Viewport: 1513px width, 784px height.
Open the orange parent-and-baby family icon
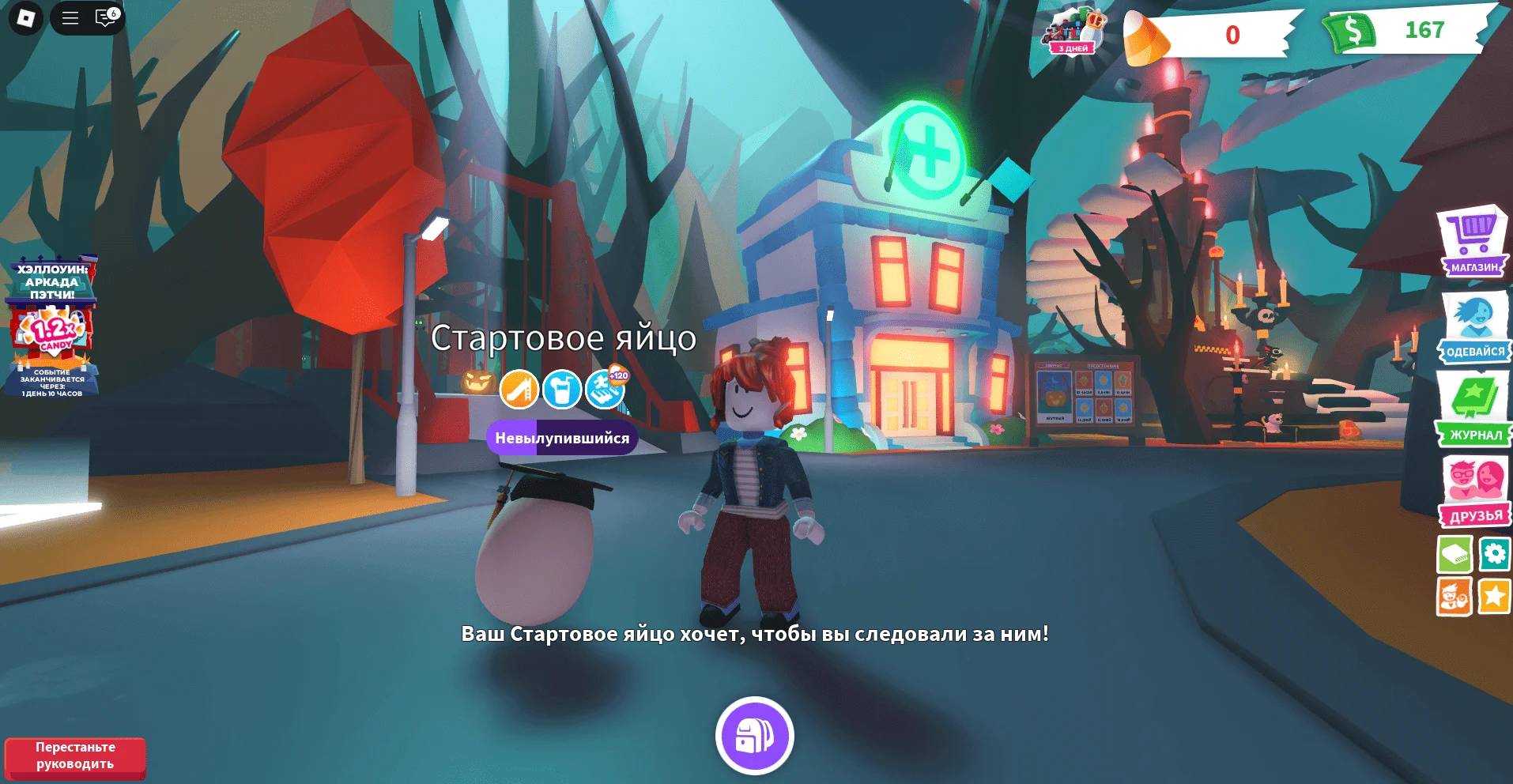pyautogui.click(x=1454, y=597)
